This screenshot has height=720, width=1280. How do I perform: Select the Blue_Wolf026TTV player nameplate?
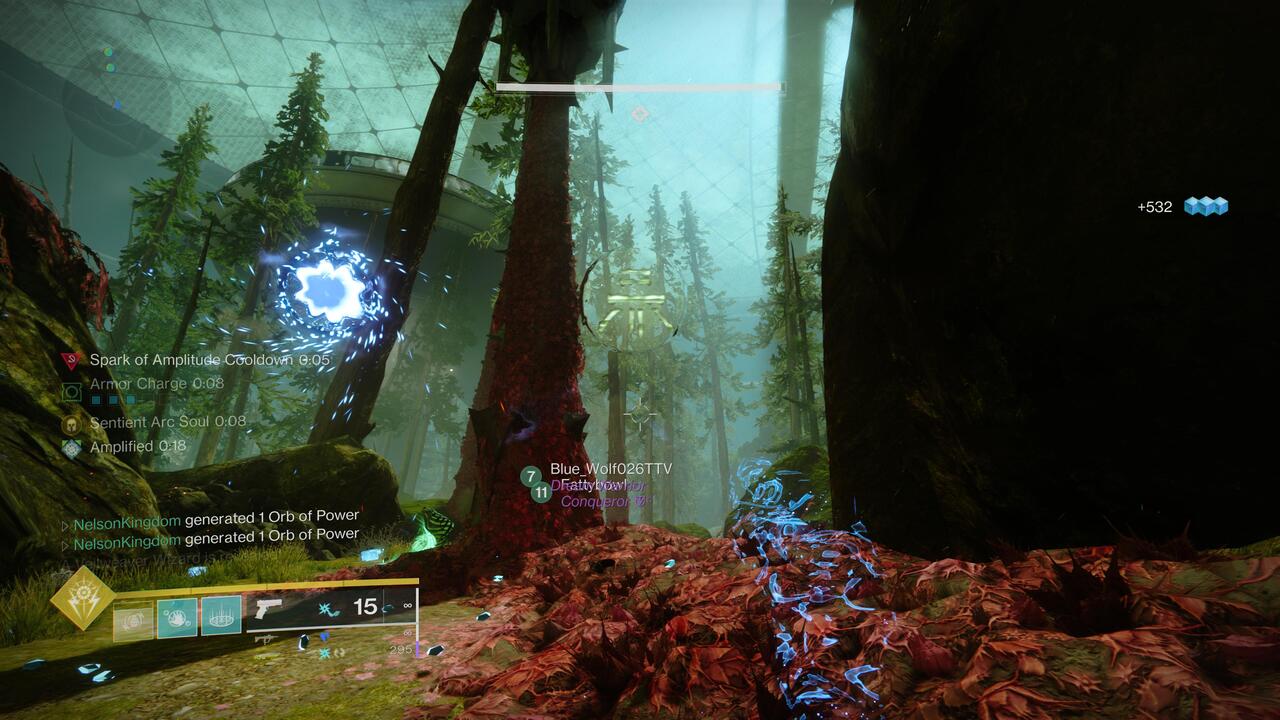(x=611, y=469)
